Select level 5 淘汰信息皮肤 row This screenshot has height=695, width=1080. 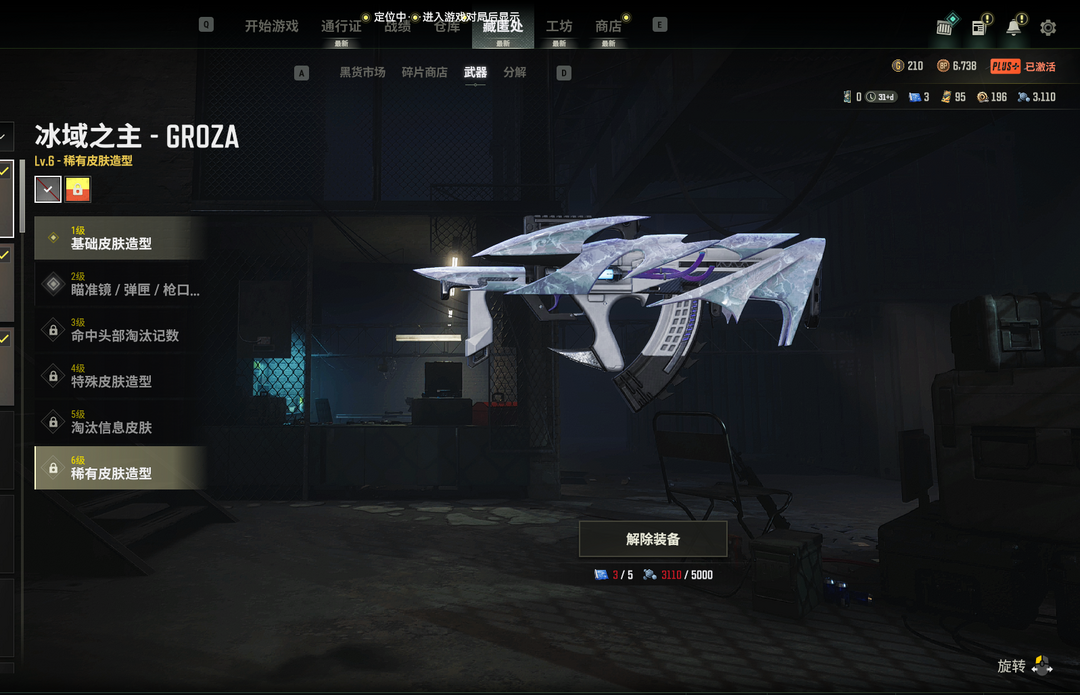click(x=120, y=422)
